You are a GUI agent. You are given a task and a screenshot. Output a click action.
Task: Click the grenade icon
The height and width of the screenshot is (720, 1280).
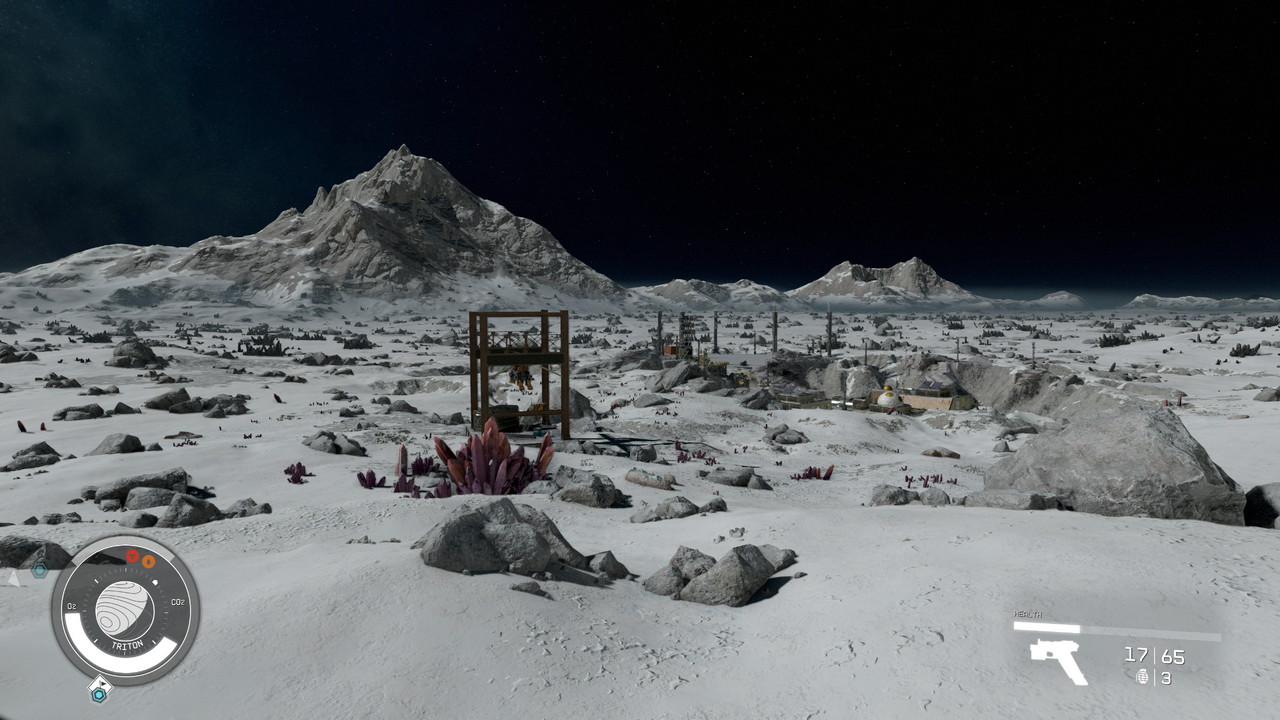1143,677
